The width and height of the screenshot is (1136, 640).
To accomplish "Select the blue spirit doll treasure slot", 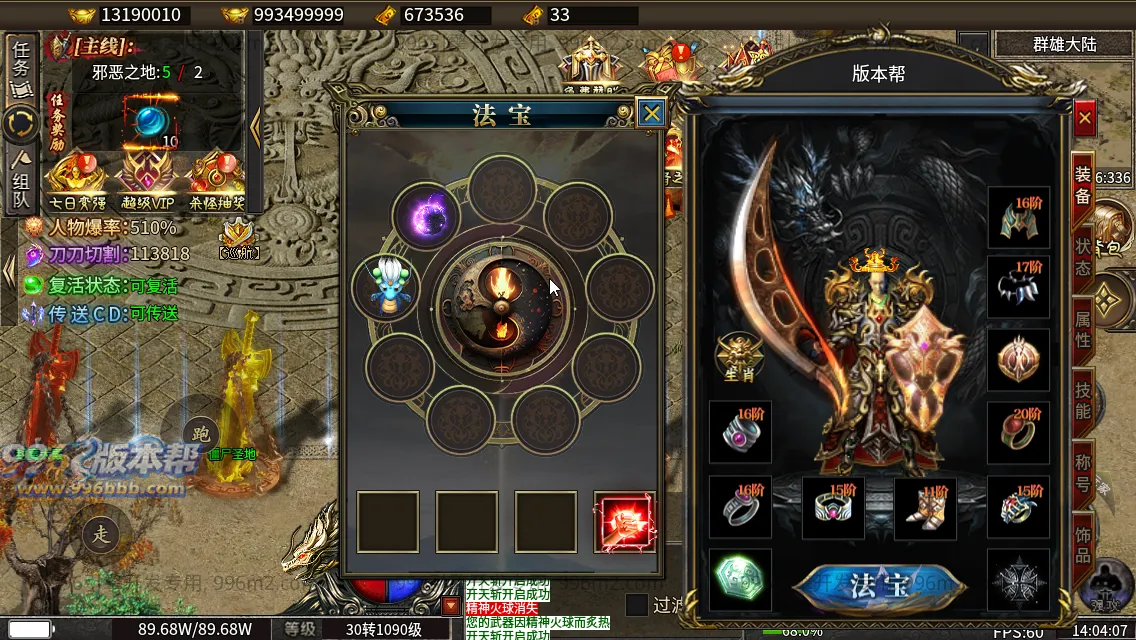I will point(386,287).
